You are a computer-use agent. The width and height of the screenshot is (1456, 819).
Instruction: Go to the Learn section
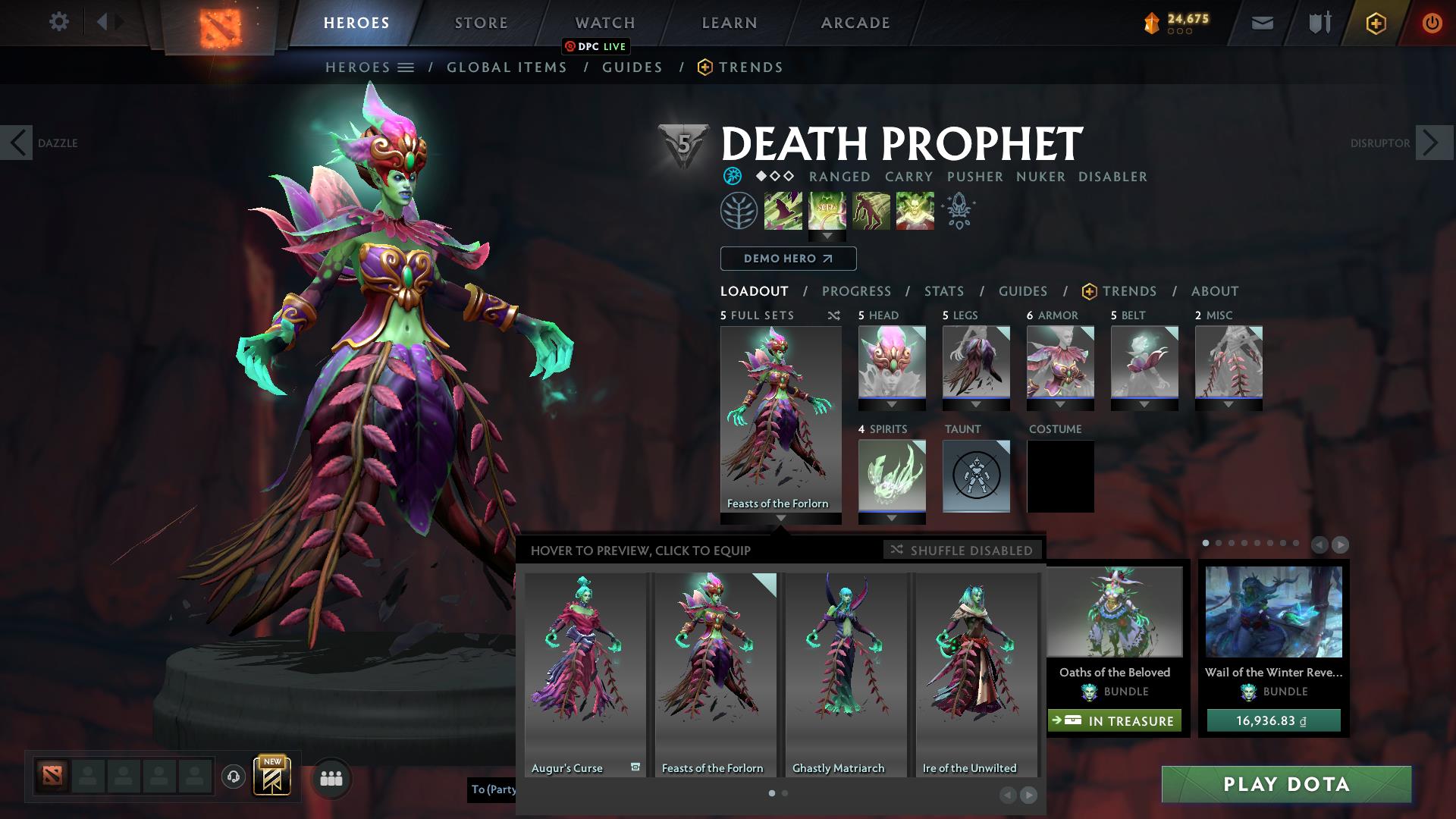[x=730, y=23]
